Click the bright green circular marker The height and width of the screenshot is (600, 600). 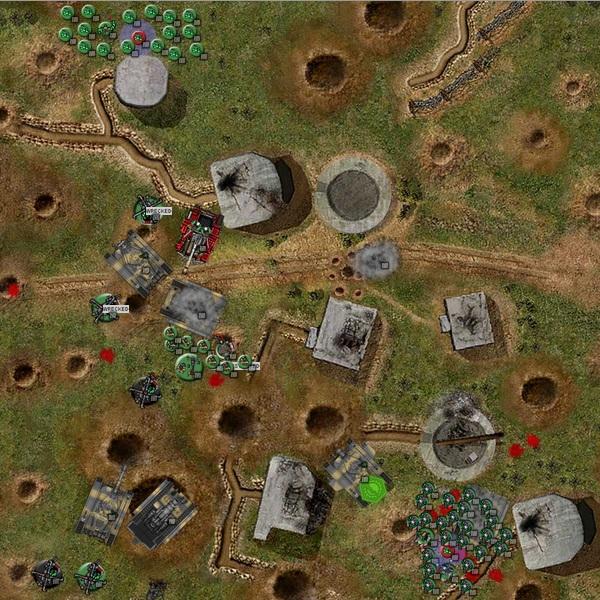click(373, 489)
